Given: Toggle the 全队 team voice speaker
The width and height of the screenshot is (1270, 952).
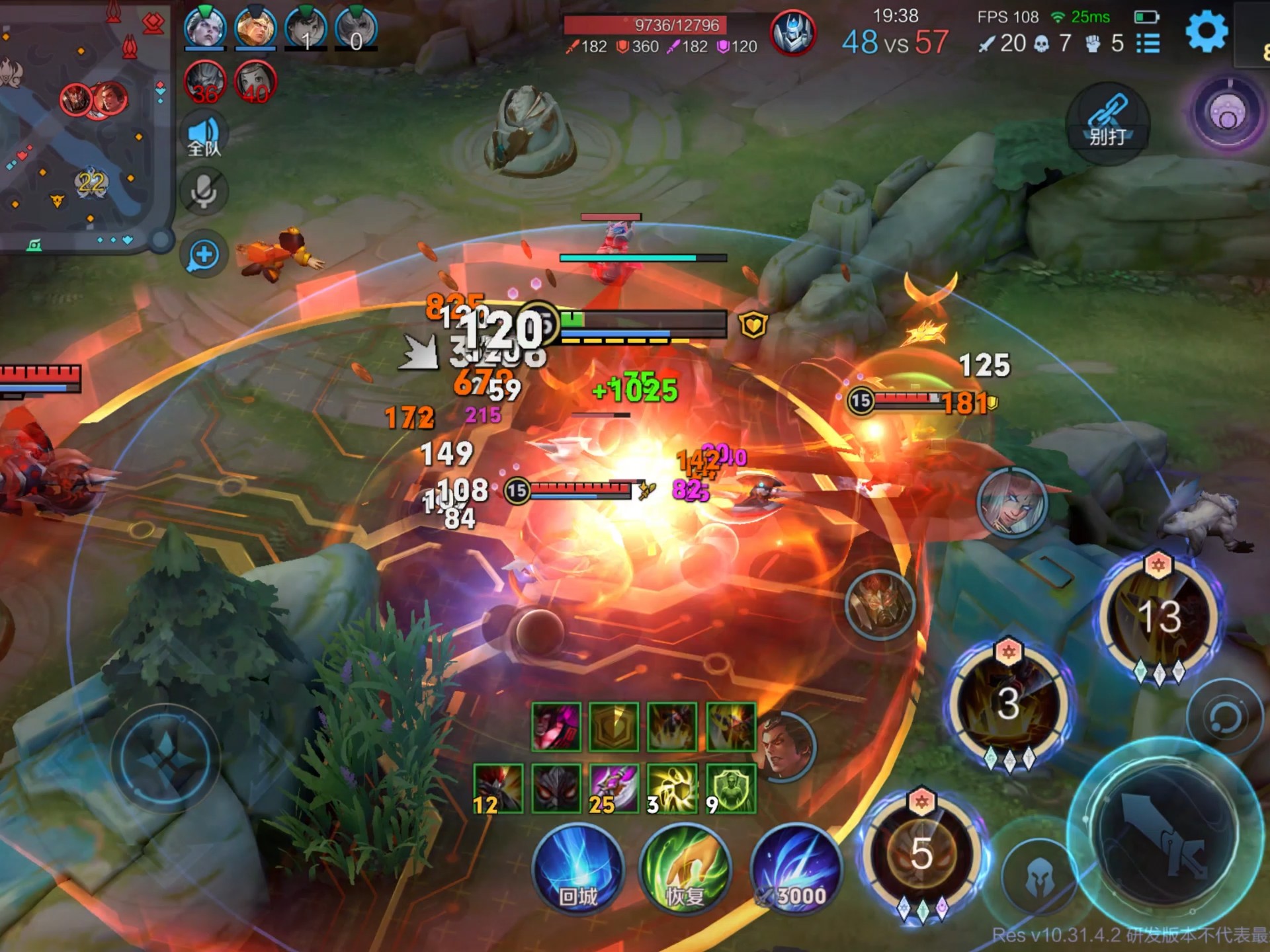Looking at the screenshot, I should click(204, 136).
